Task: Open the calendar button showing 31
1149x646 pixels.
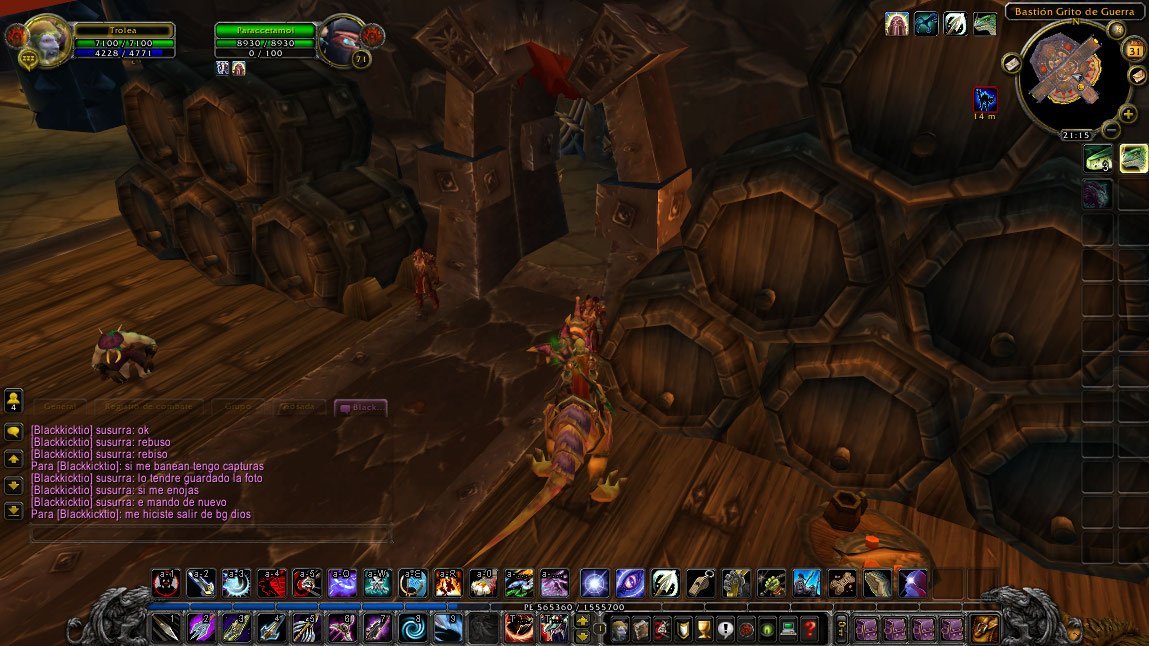Action: coord(1135,50)
